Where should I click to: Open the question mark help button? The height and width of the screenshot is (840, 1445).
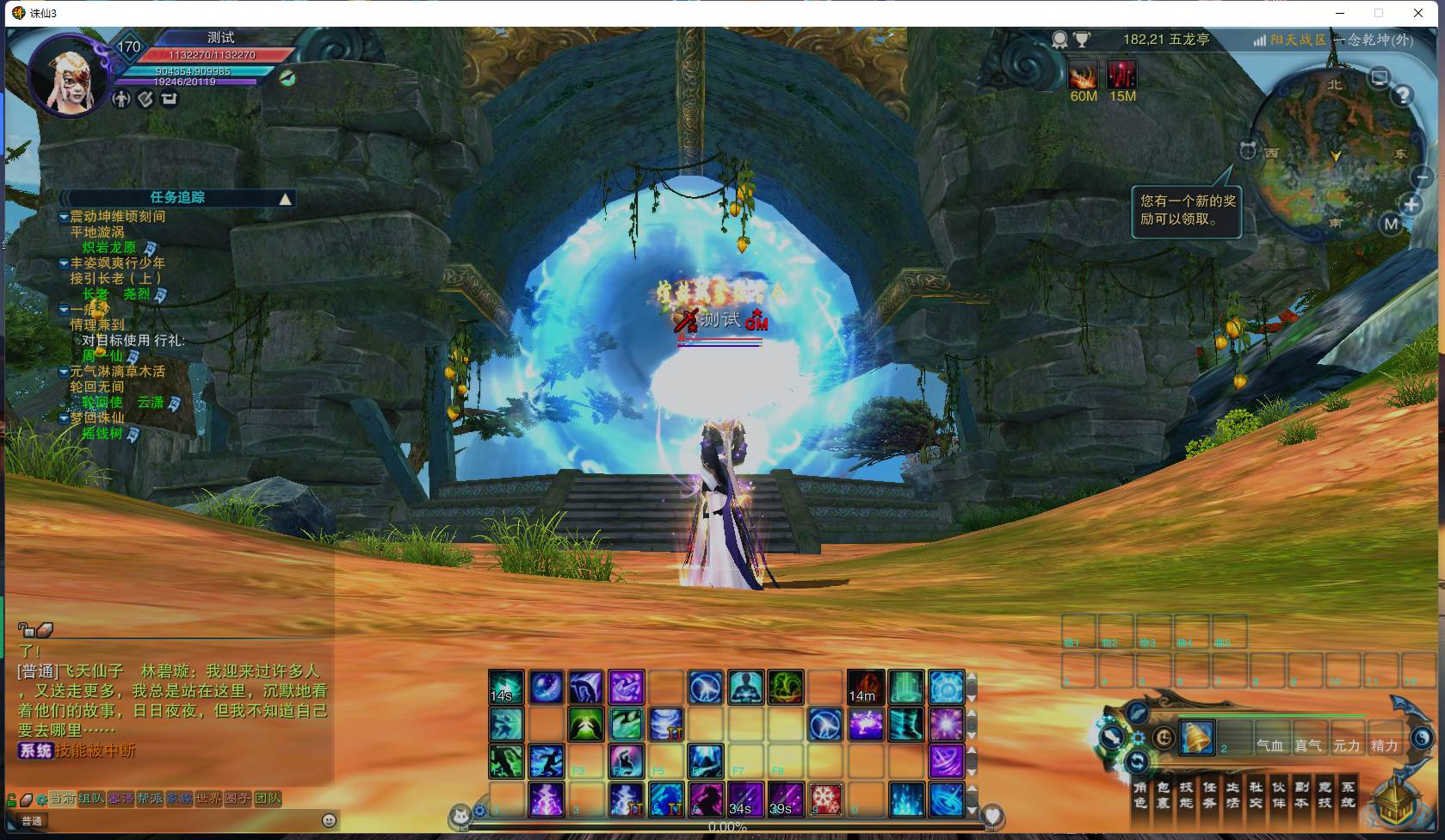point(1403,95)
